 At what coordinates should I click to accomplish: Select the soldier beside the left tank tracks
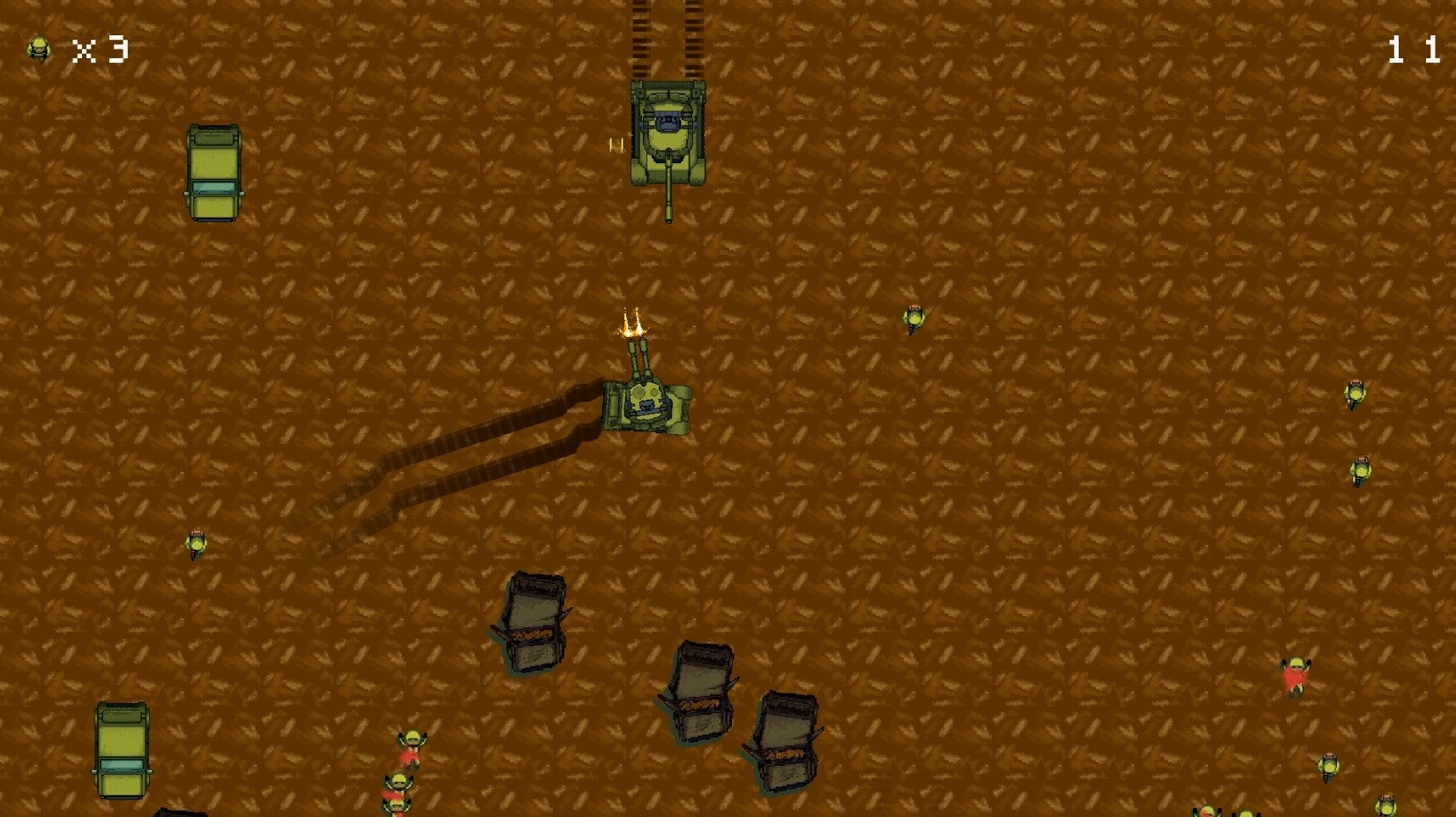click(x=195, y=543)
